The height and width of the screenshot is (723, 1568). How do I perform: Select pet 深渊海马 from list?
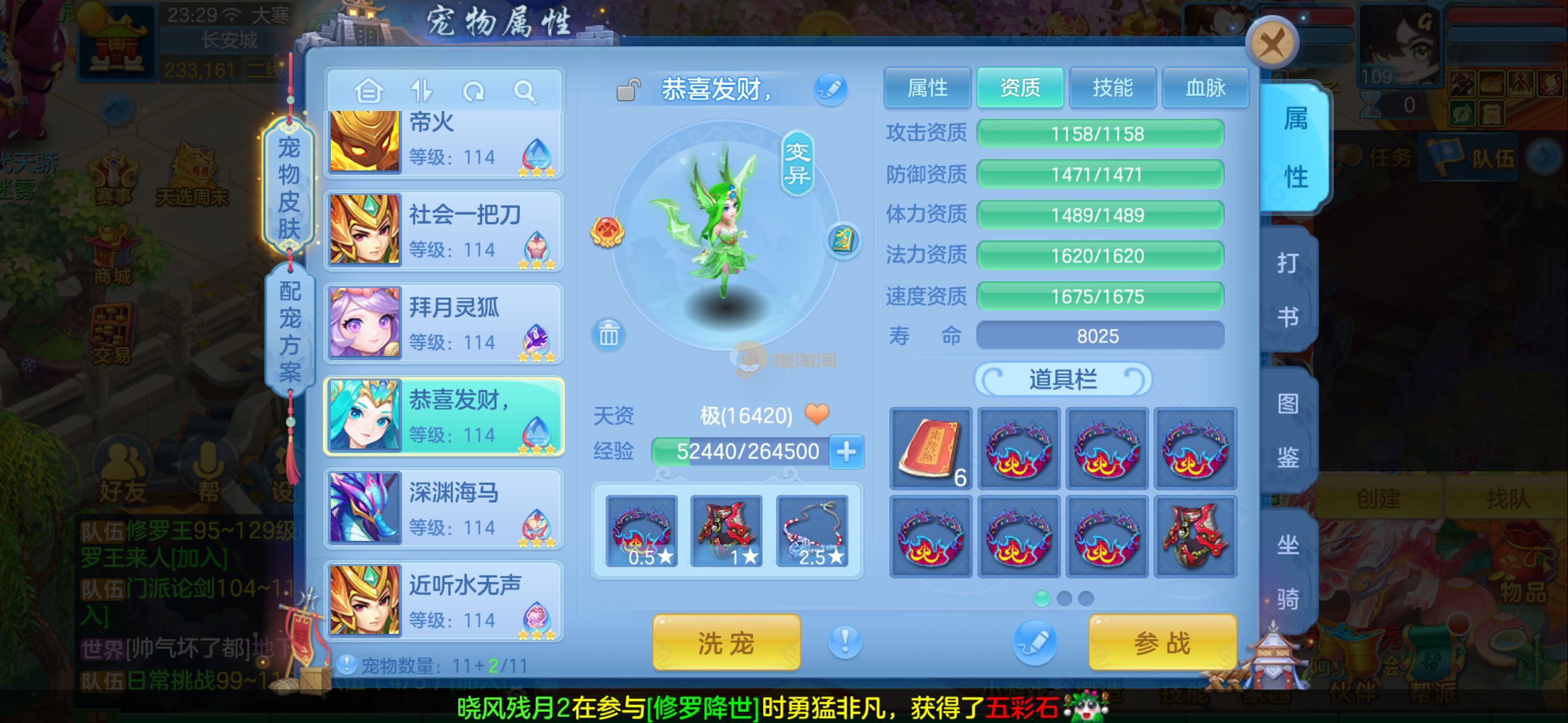point(444,509)
